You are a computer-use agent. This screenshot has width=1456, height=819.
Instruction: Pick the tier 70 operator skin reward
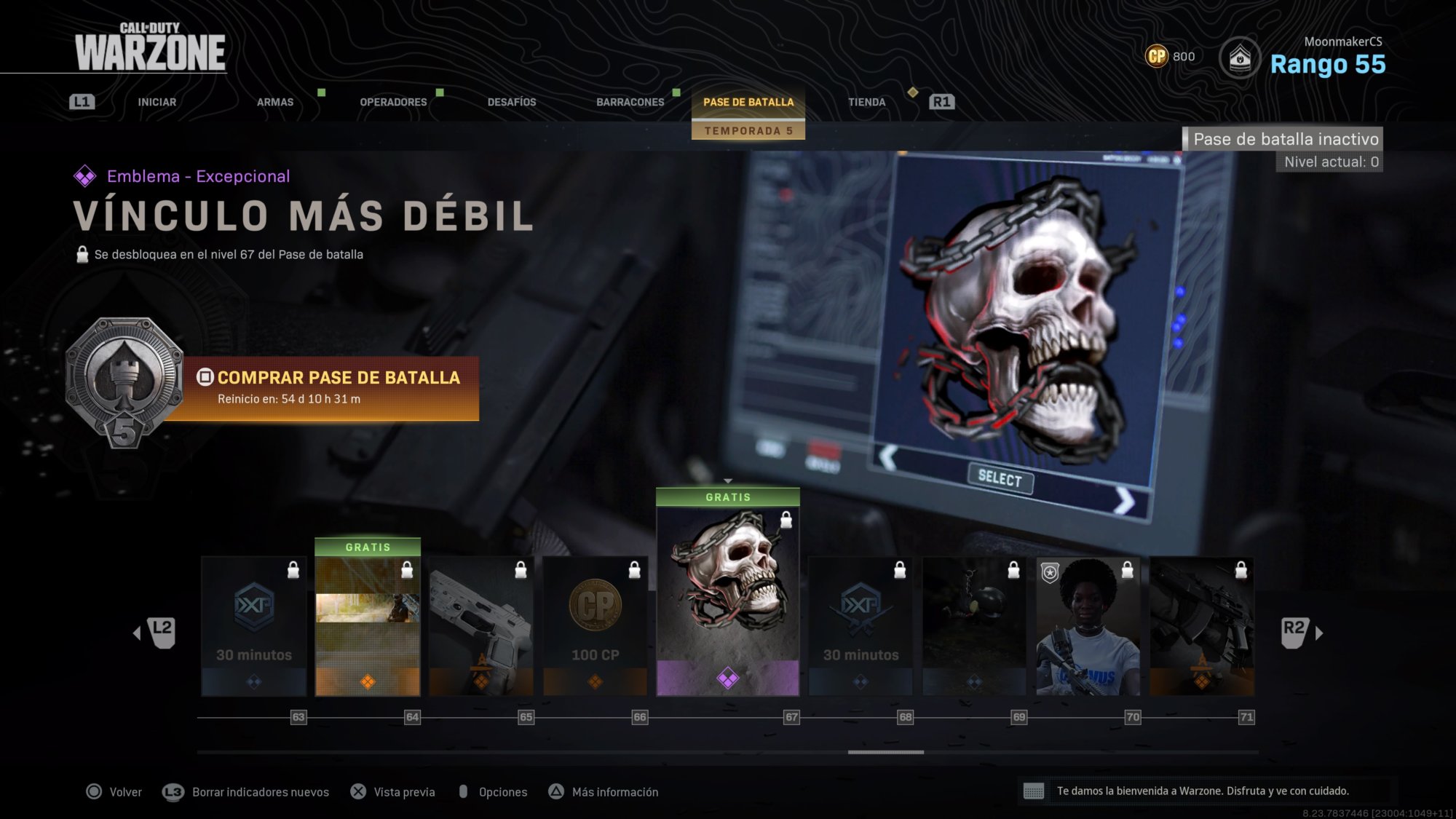[1088, 626]
